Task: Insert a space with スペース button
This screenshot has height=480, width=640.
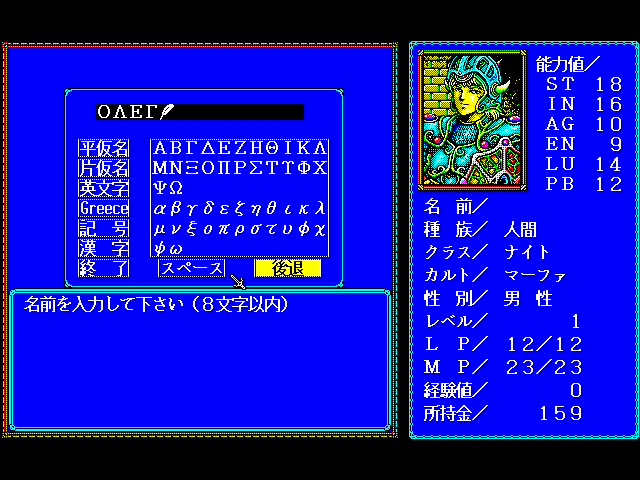Action: pos(191,268)
